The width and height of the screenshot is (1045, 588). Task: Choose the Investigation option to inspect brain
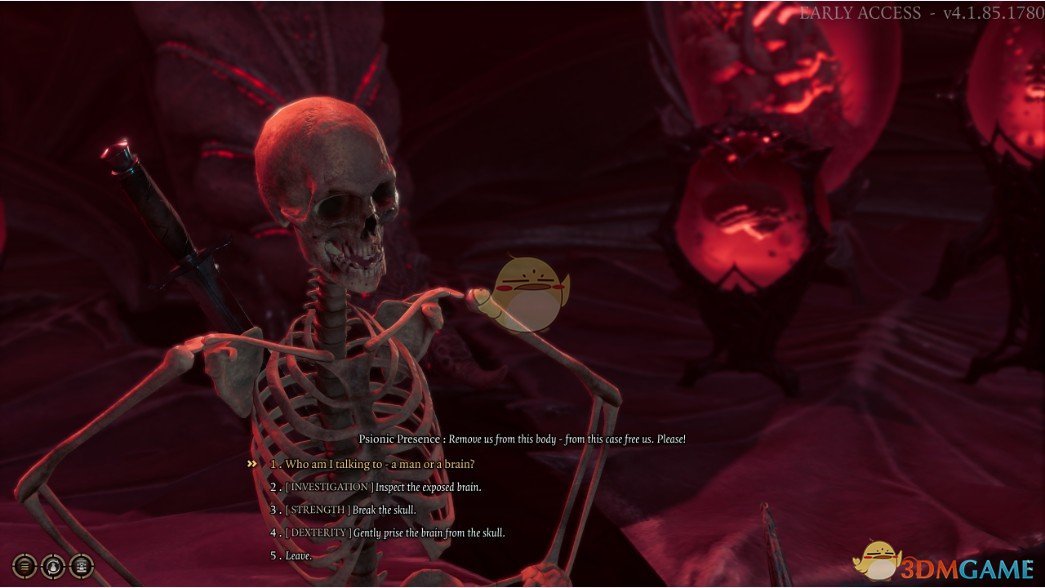(383, 487)
